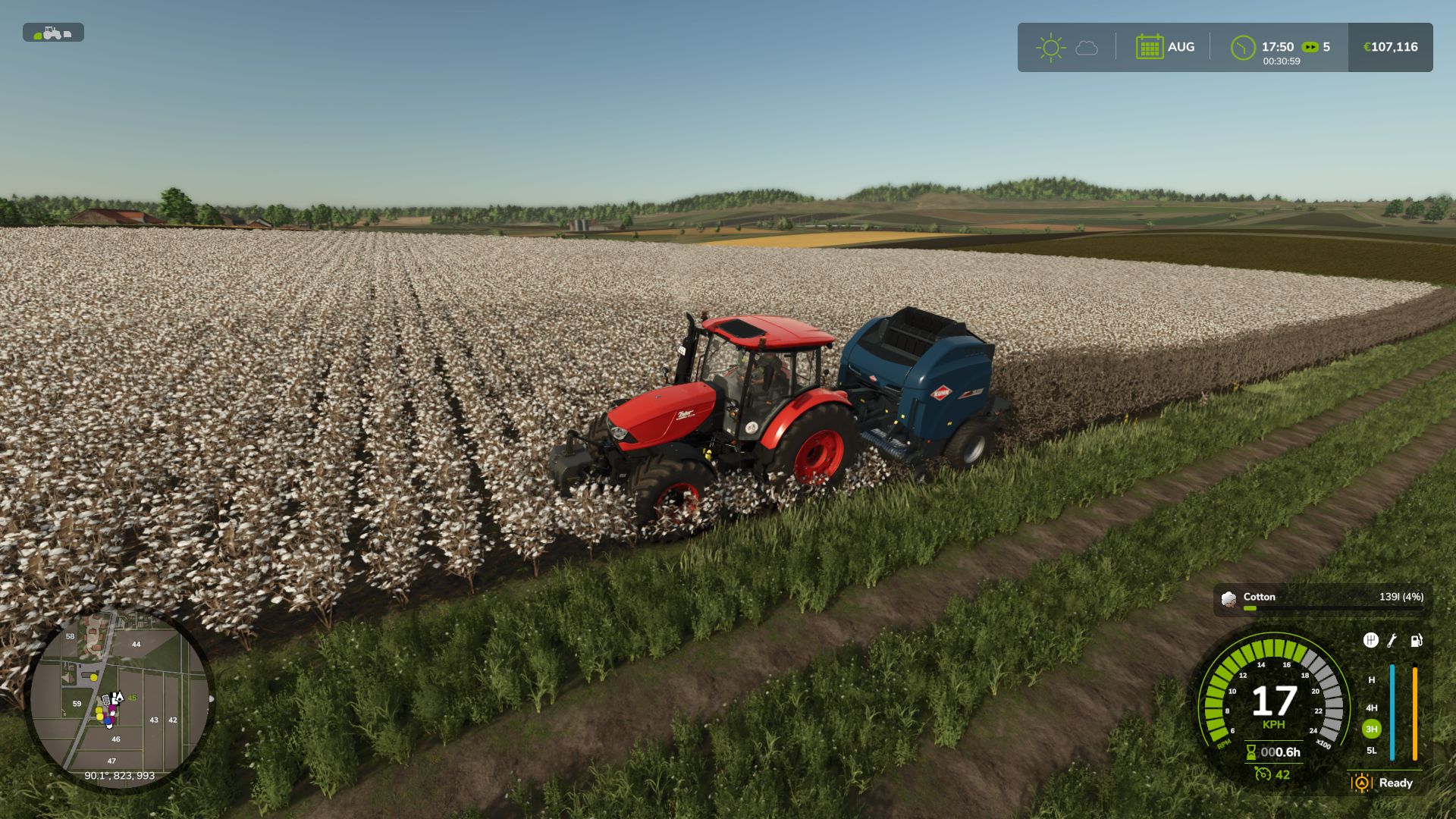Select the highlighted 3H gear
1456x819 pixels.
point(1371,729)
